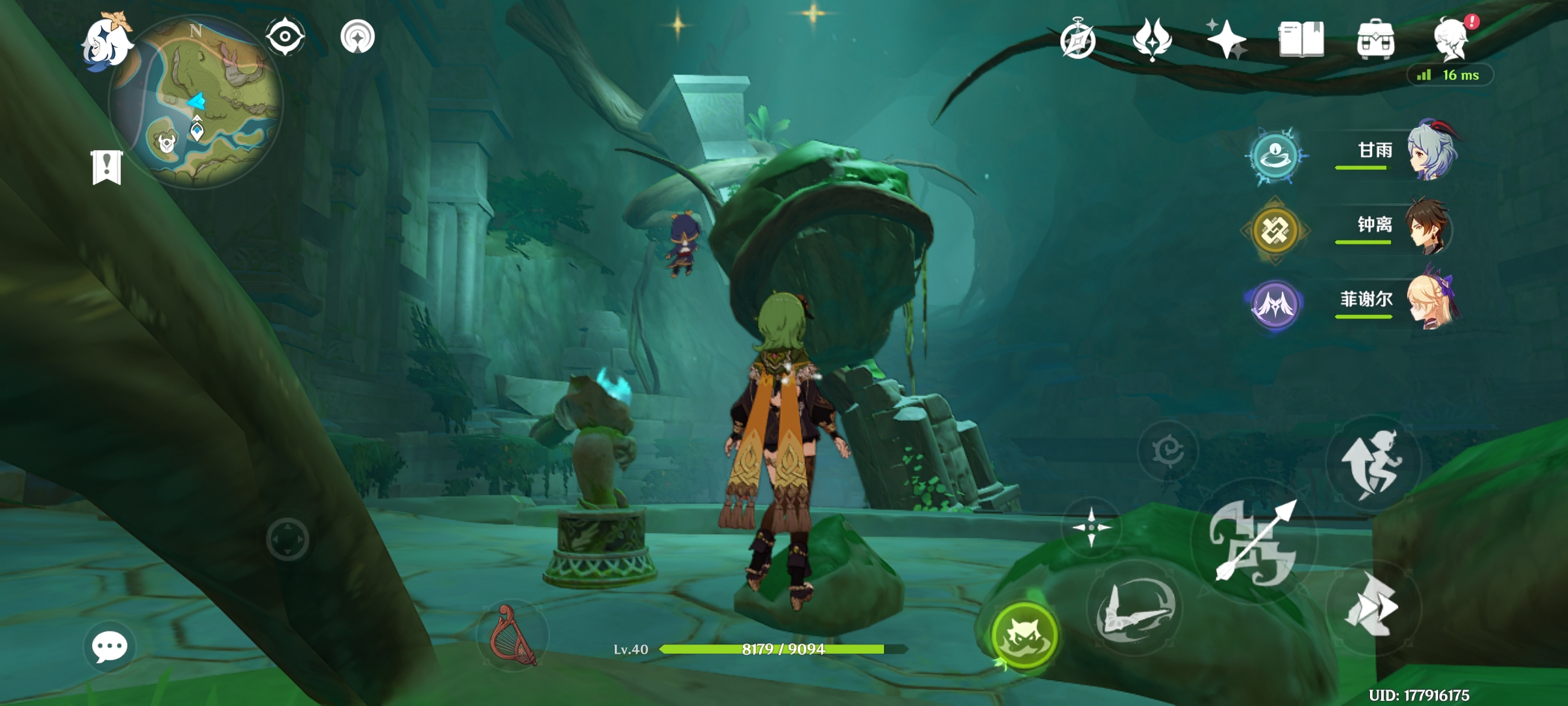Toggle the aiming mode crosshair button
Viewport: 1568px width, 706px height.
click(x=1091, y=527)
